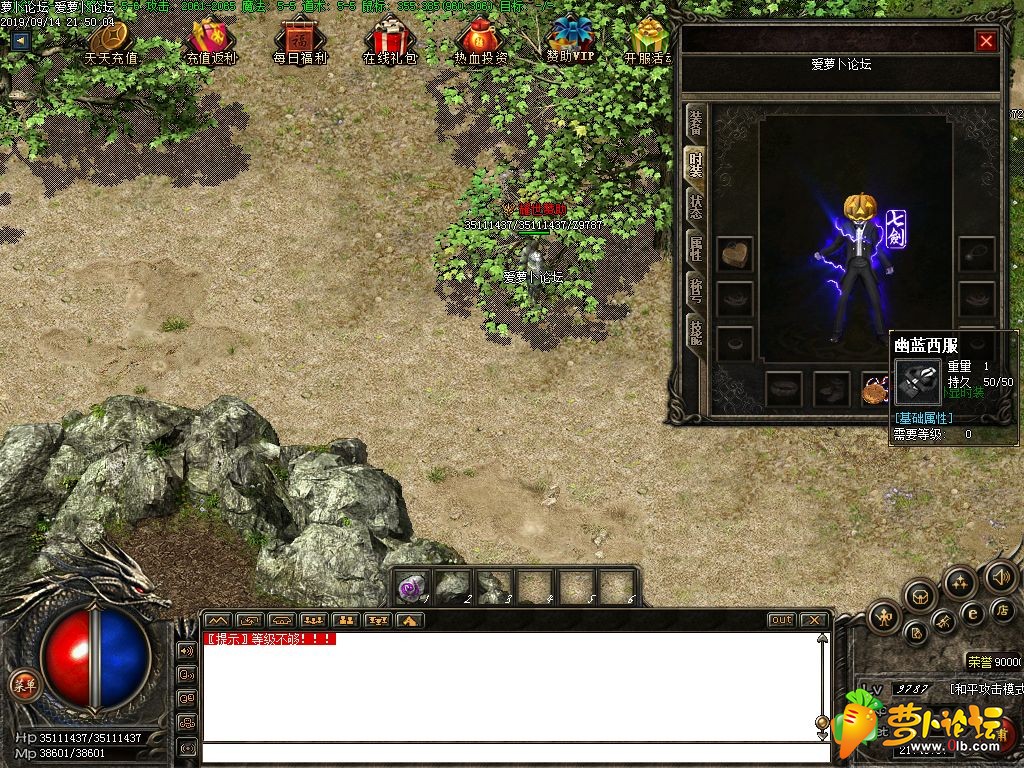Screen dimensions: 1024x768
Task: Click the chat text input field
Action: point(508,753)
